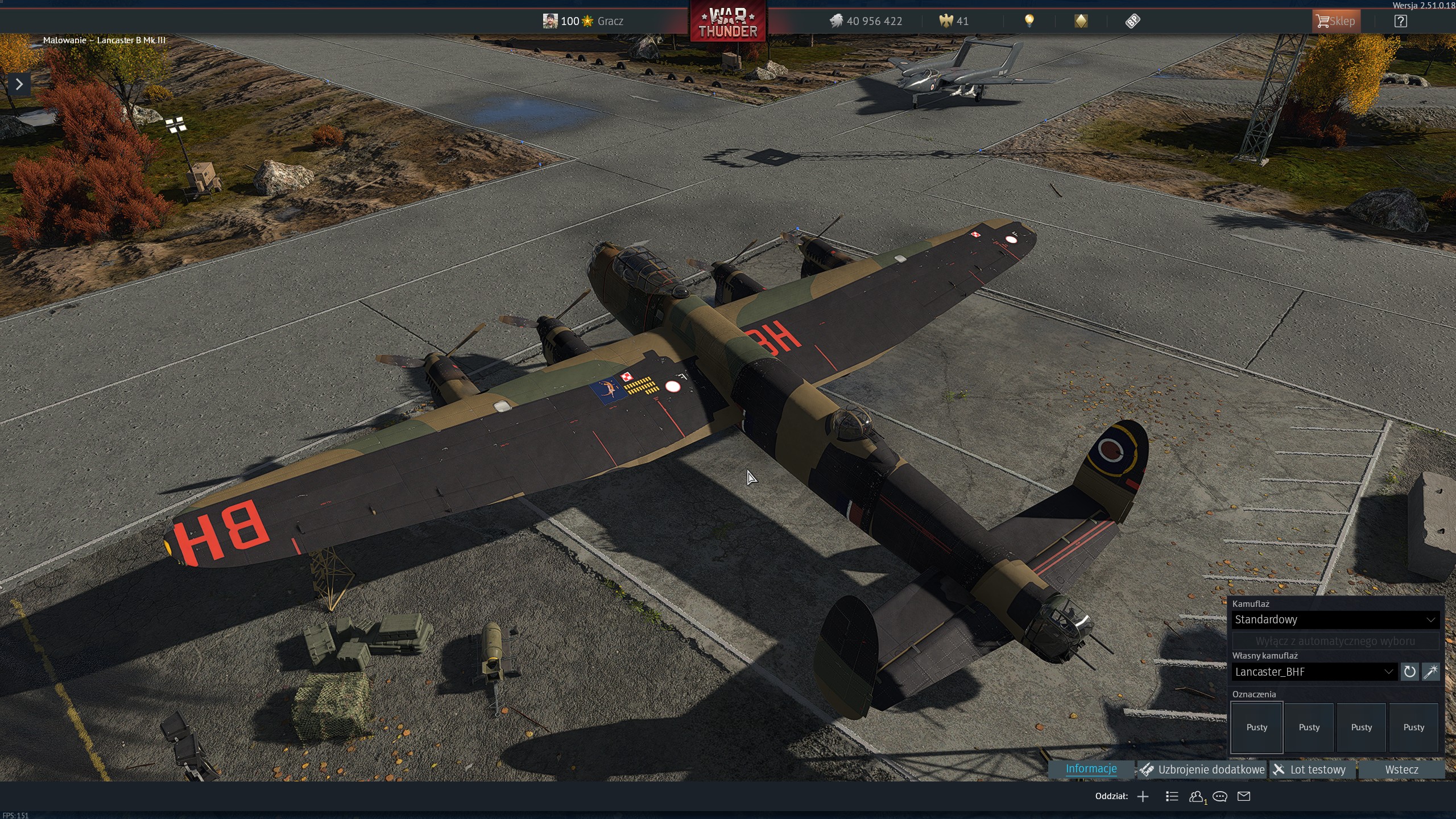Click the magic wand camouflage icon
This screenshot has height=819, width=1456.
(x=1430, y=672)
